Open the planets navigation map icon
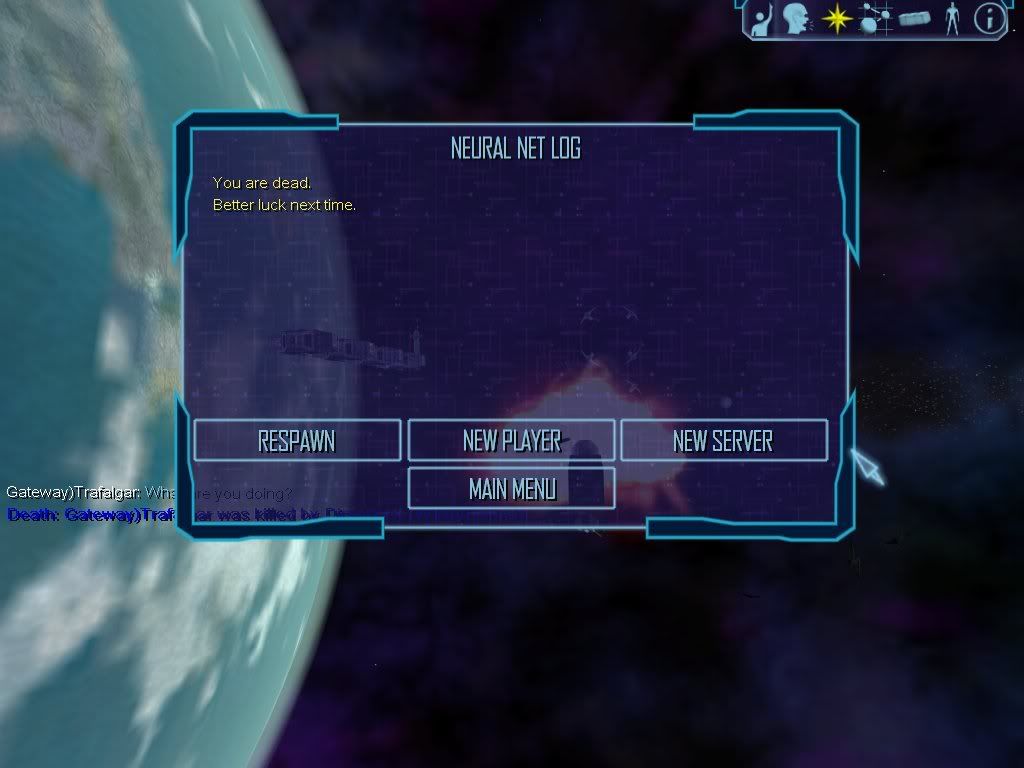This screenshot has width=1024, height=768. [874, 18]
